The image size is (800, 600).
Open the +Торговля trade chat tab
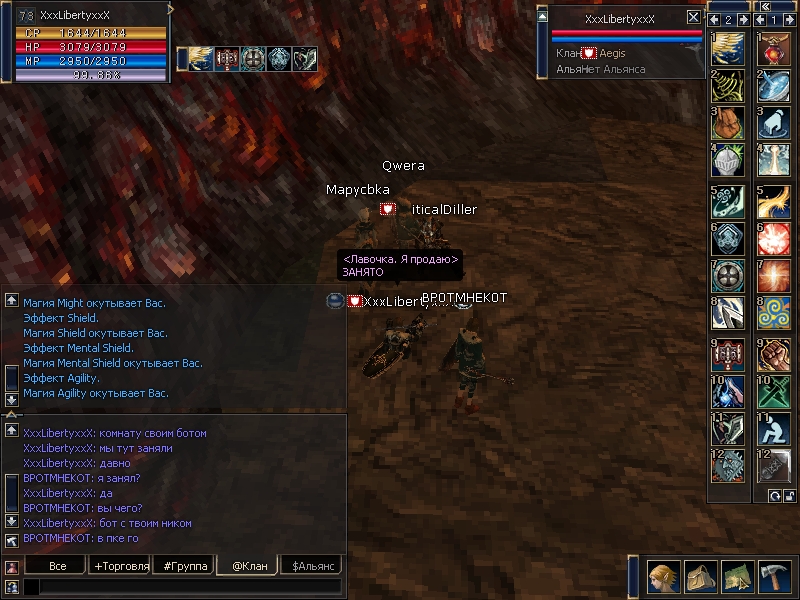coord(121,566)
